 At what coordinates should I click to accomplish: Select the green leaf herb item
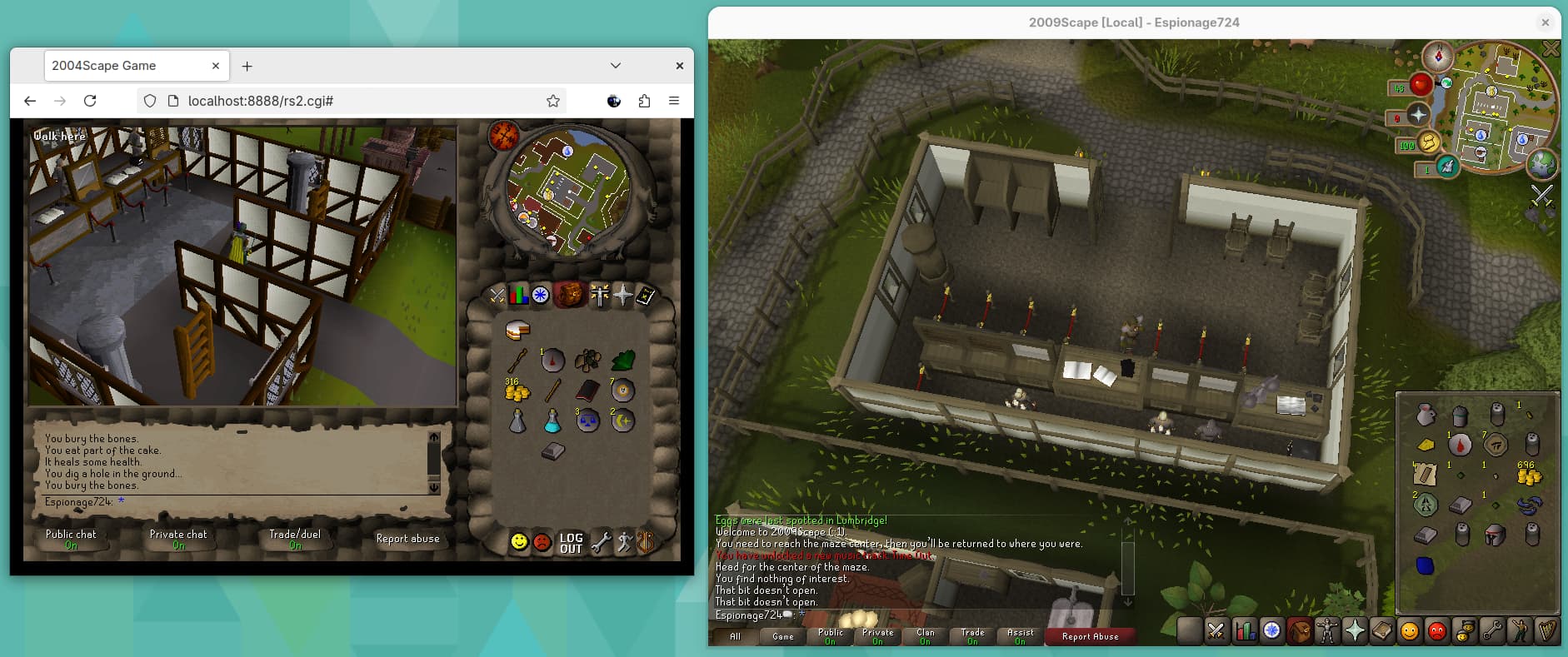623,361
